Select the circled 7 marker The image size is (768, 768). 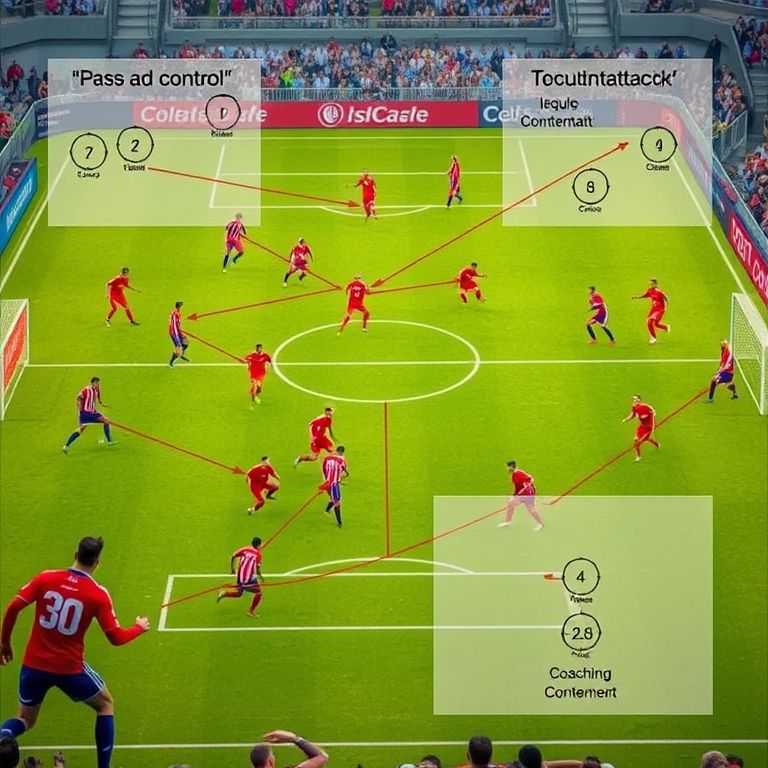pyautogui.click(x=88, y=151)
